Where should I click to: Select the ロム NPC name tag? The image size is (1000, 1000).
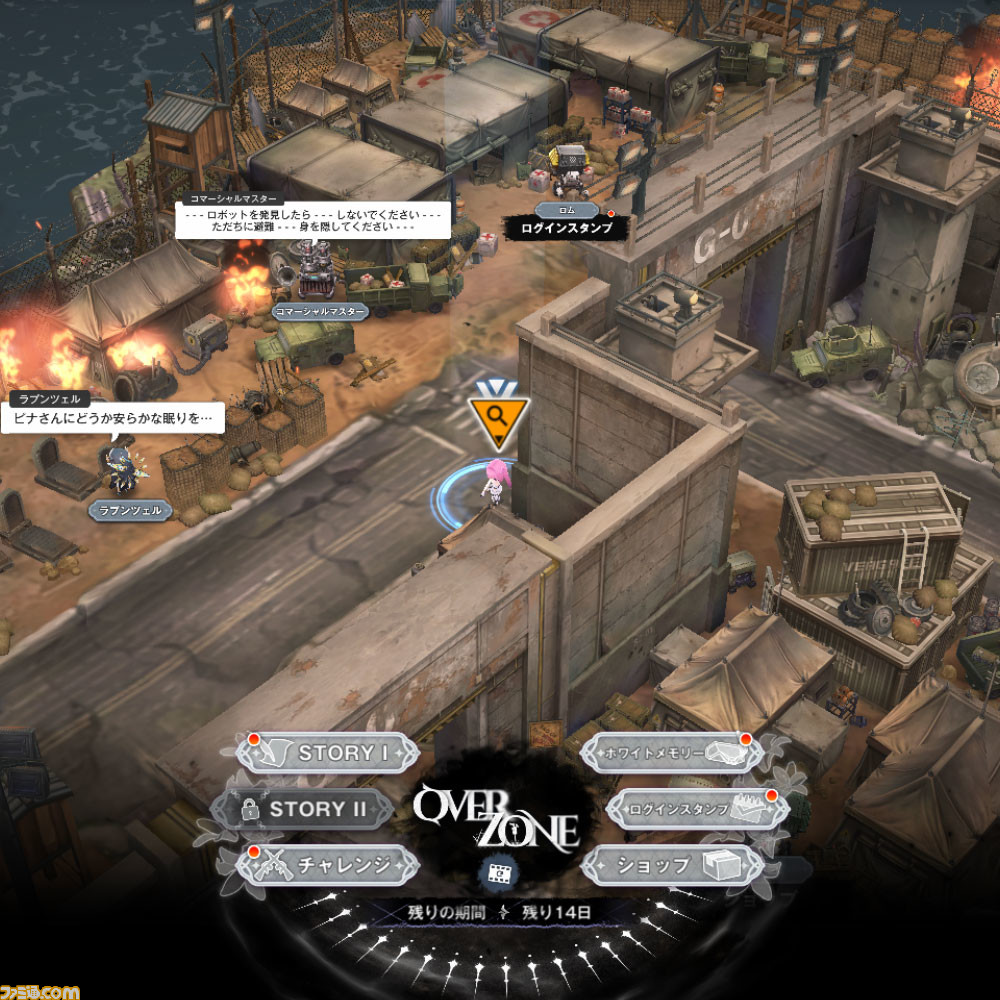pos(566,210)
